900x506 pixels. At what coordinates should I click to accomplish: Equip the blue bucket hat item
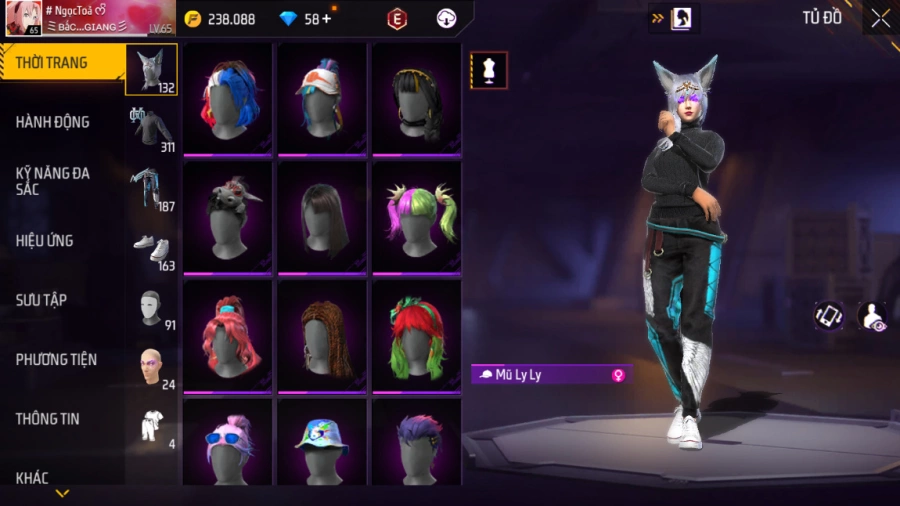point(322,440)
